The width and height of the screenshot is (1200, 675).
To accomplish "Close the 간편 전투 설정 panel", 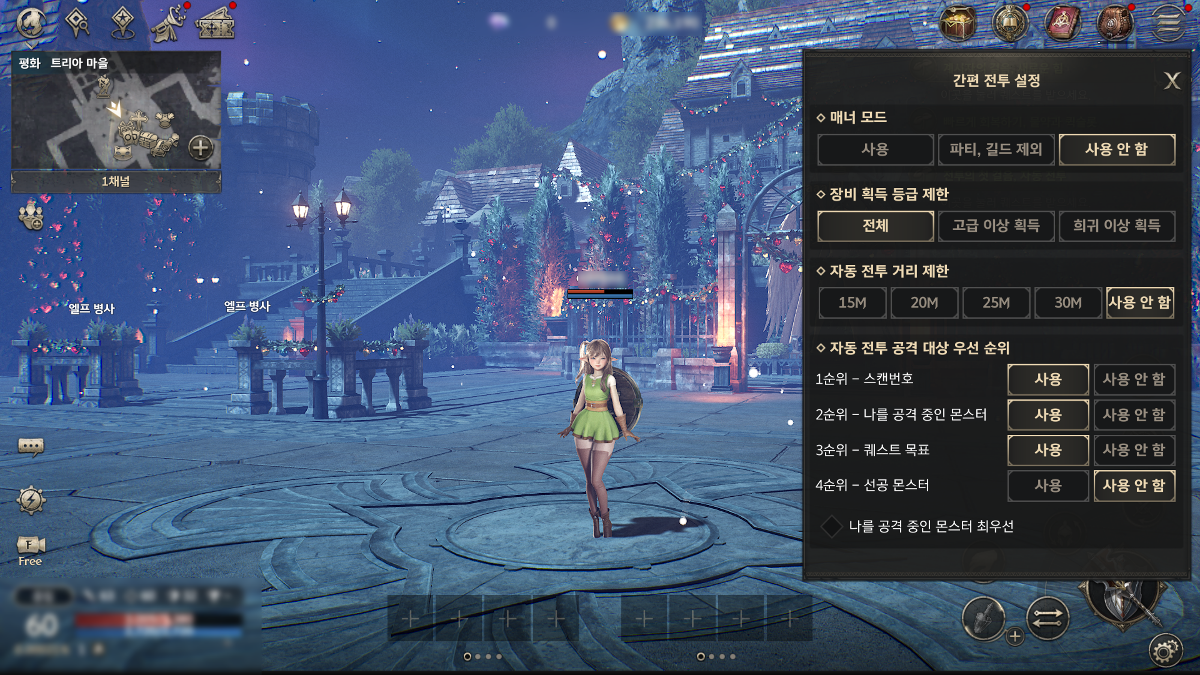I will (1172, 81).
